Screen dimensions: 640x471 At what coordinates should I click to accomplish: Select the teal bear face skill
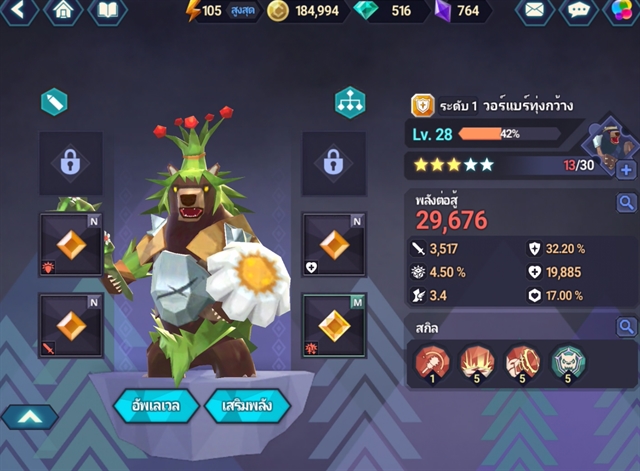[567, 362]
